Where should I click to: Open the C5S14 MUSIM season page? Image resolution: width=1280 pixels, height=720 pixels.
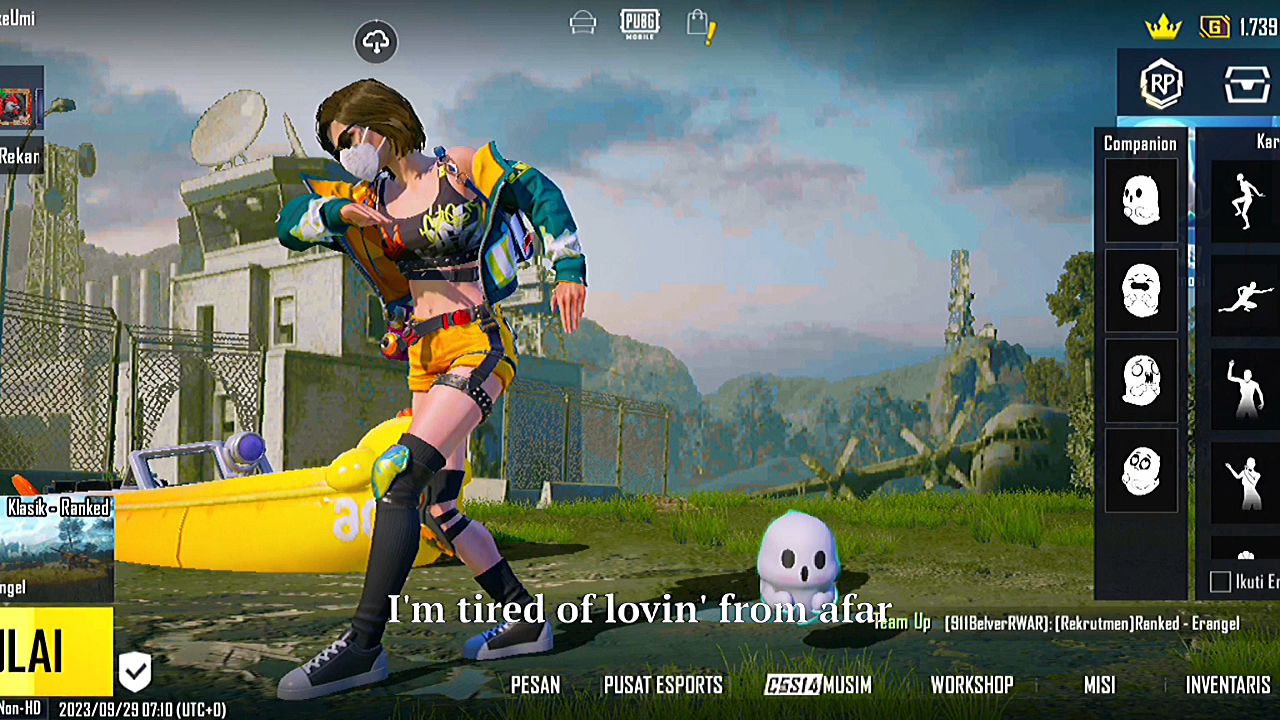coord(818,685)
